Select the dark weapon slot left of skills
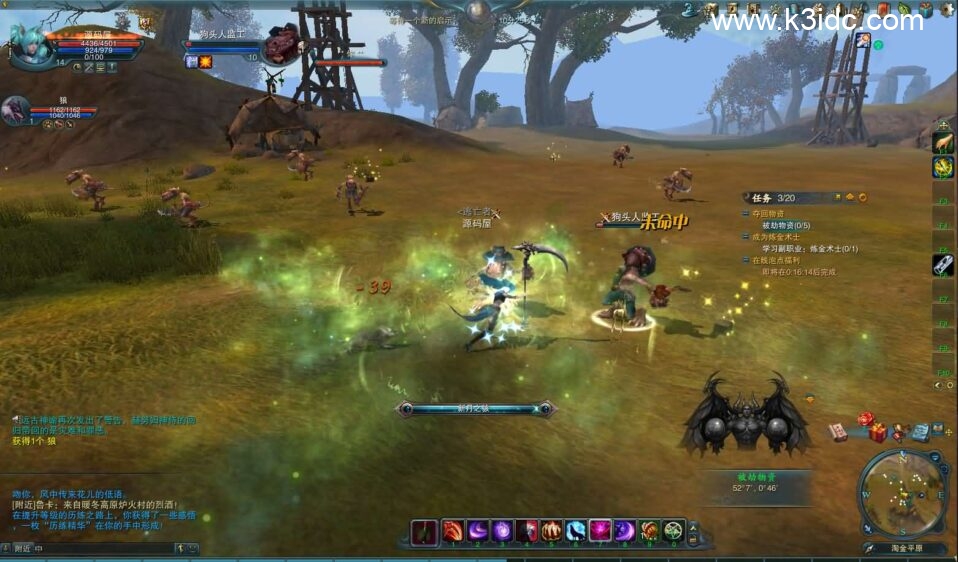Image resolution: width=958 pixels, height=562 pixels. click(425, 532)
